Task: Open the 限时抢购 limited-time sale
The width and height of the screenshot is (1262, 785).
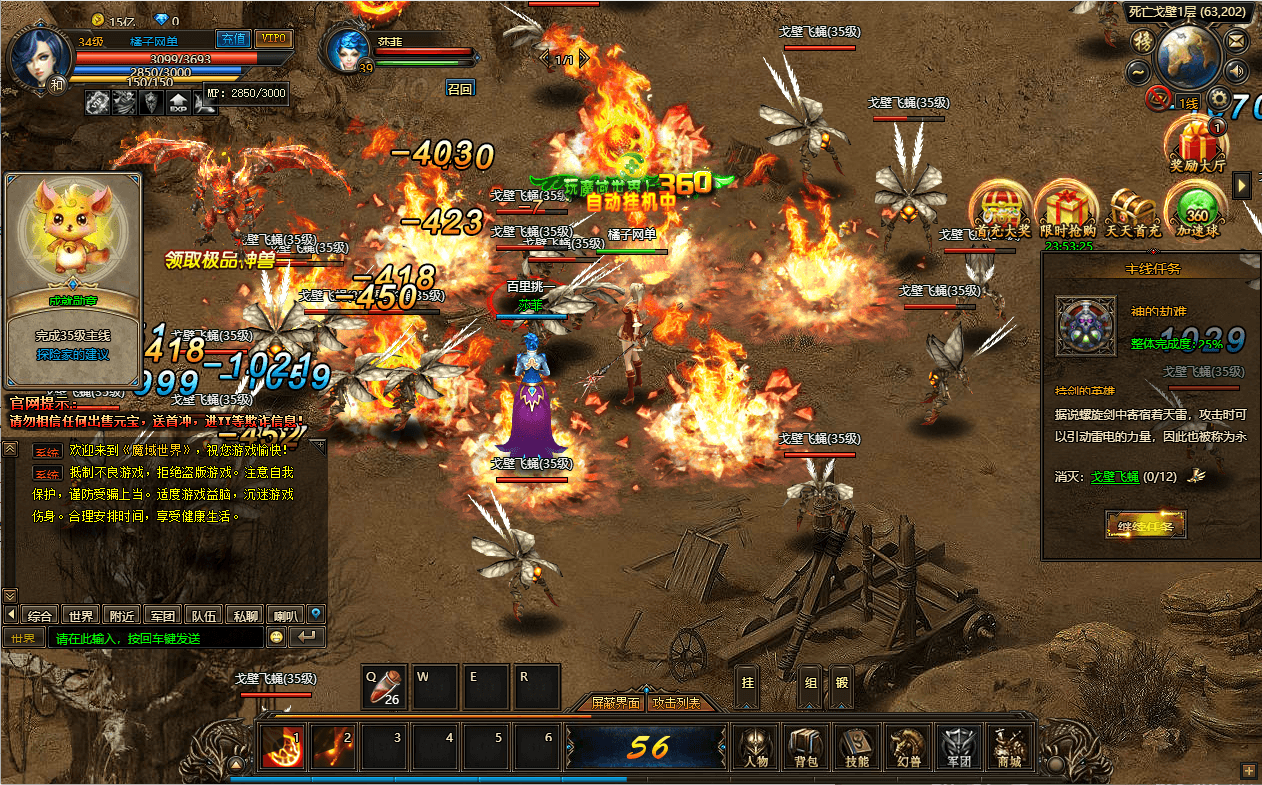Action: pos(1067,212)
